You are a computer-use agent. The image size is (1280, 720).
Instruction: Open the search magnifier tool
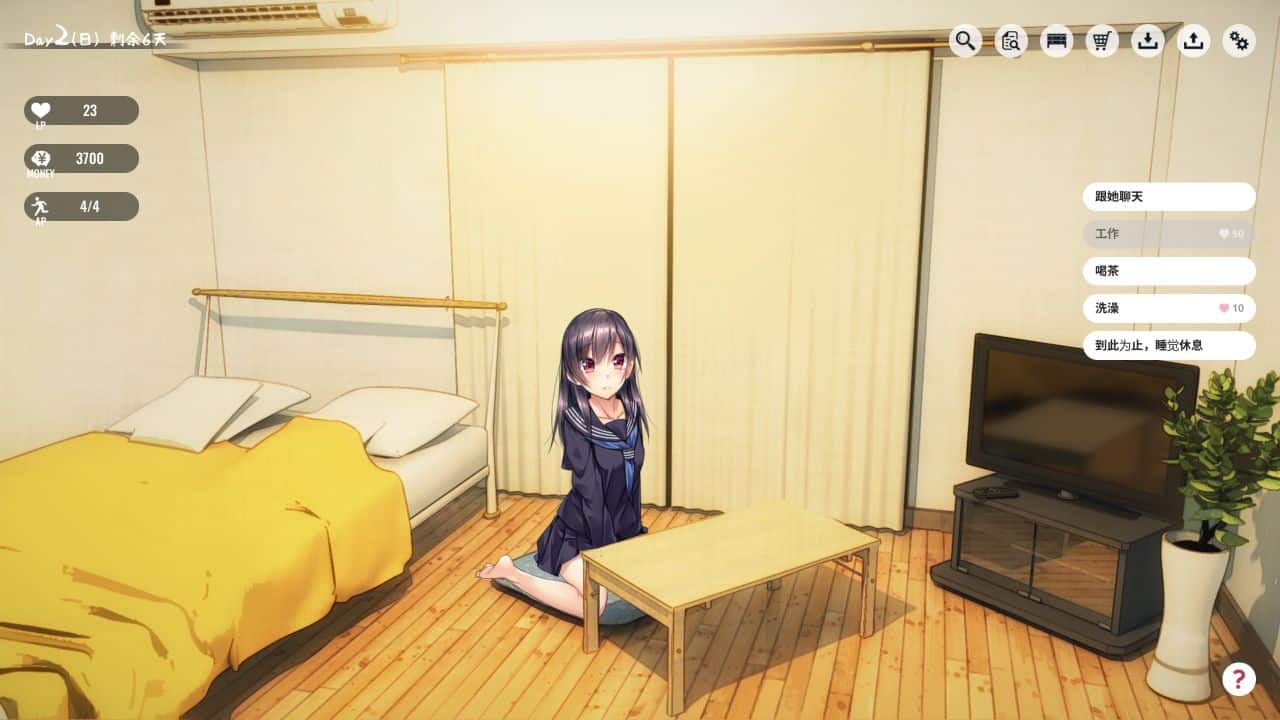click(x=963, y=42)
